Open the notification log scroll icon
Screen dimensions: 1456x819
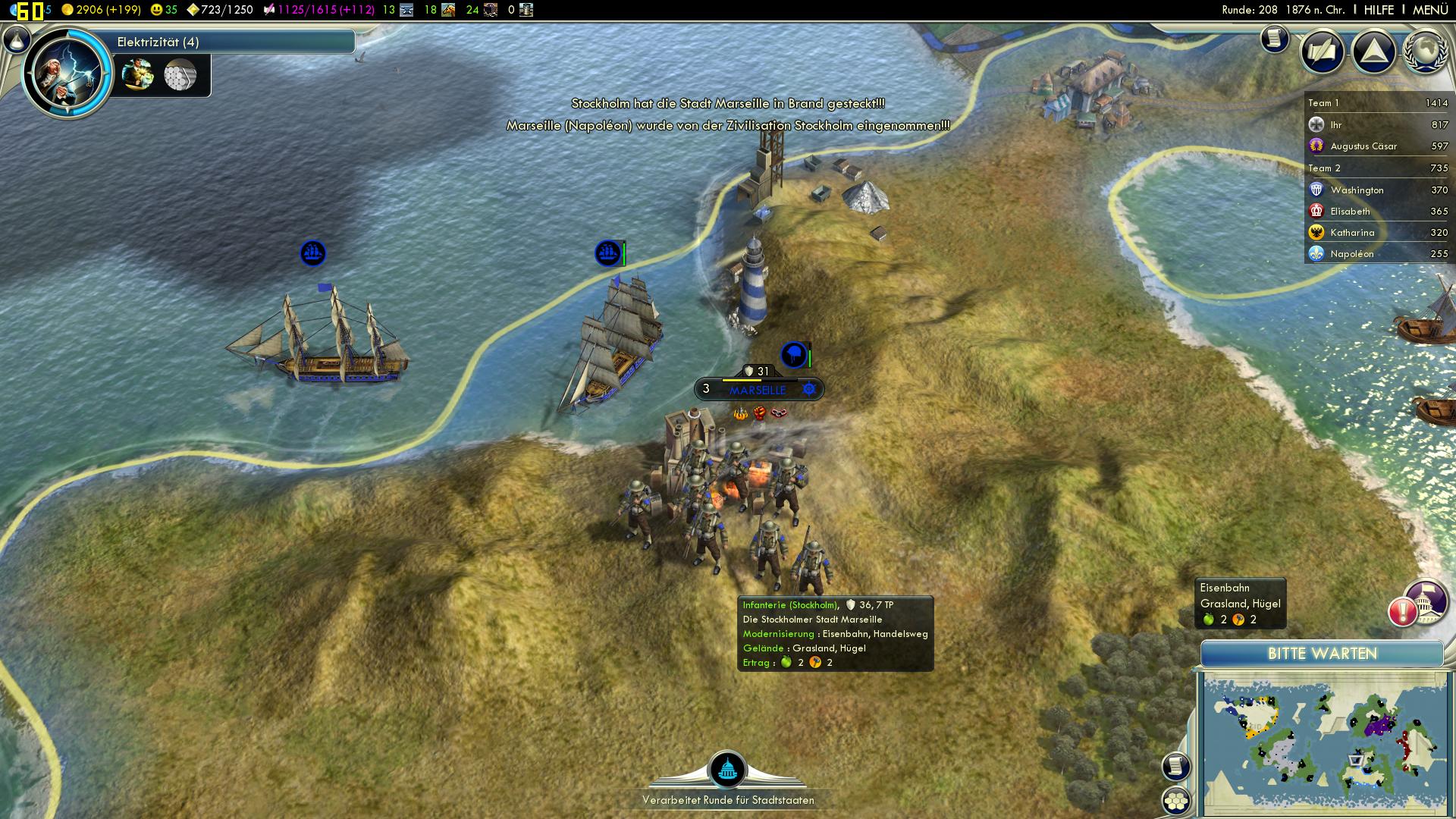point(1275,38)
